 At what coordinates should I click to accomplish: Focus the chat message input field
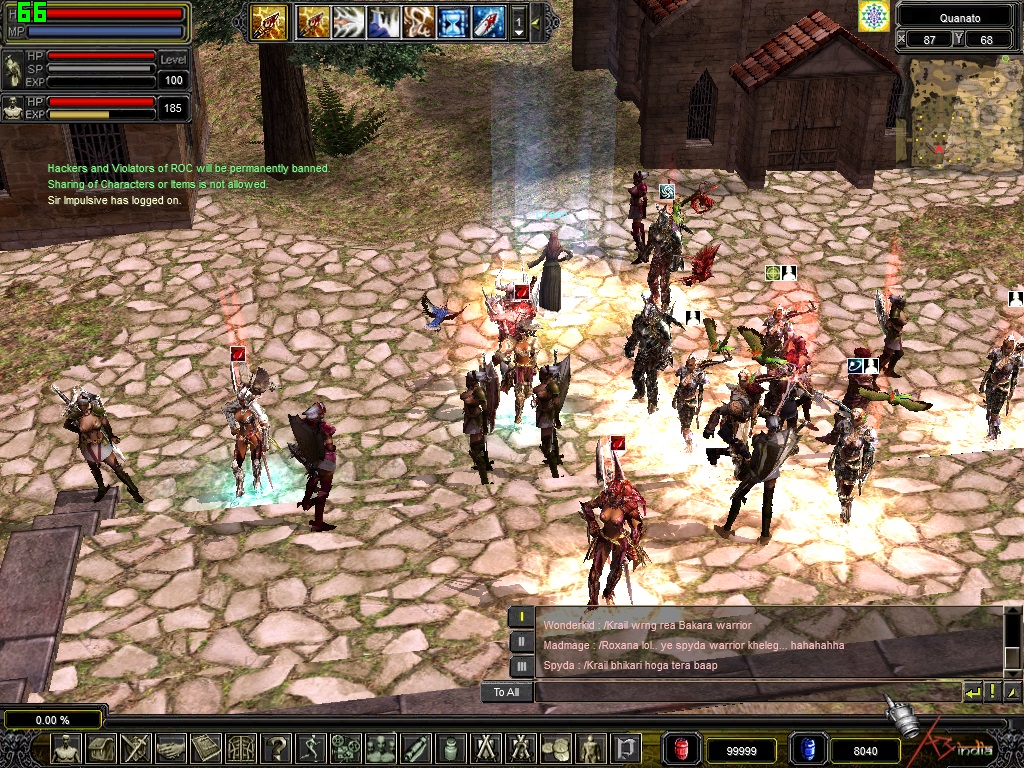tap(745, 692)
